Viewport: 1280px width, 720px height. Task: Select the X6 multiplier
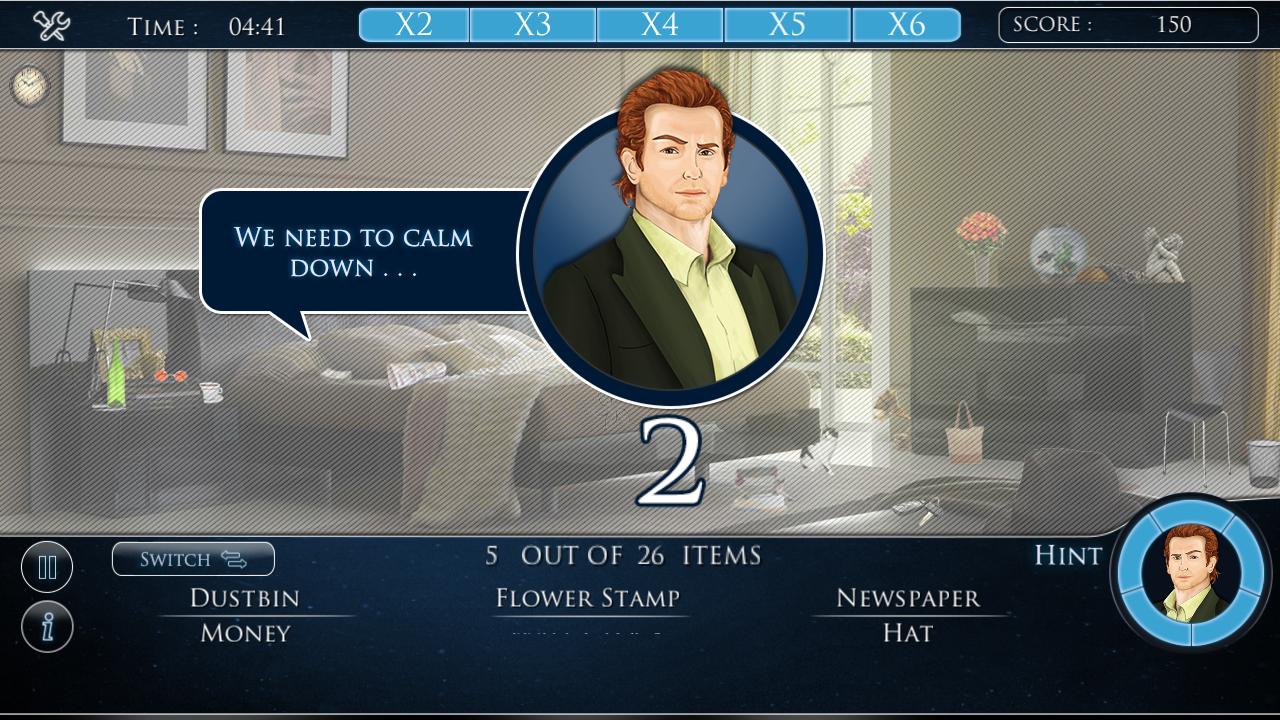coord(906,24)
